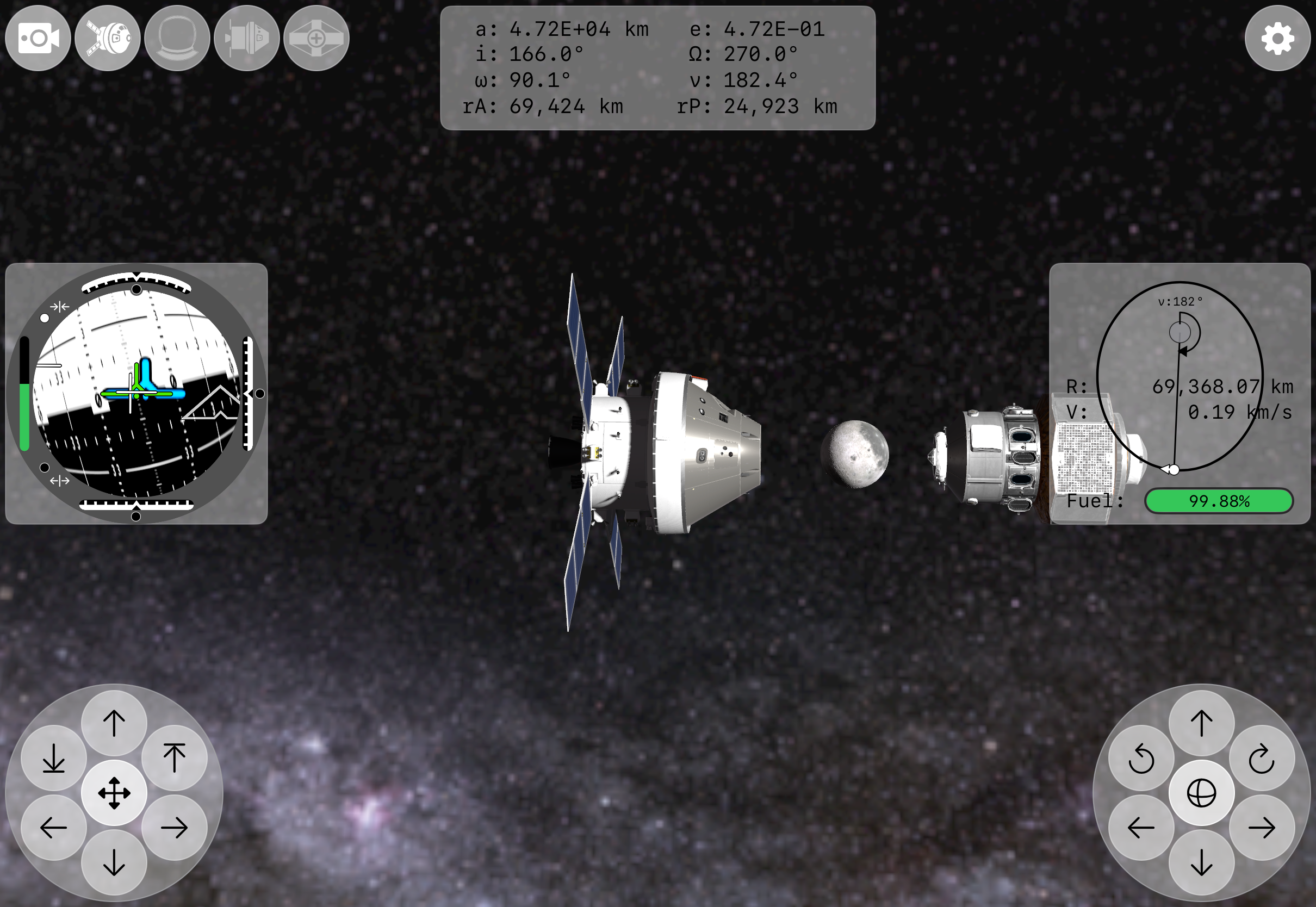The image size is (1316, 907).
Task: Tap the plain down arrow on the translation pad
Action: (114, 862)
